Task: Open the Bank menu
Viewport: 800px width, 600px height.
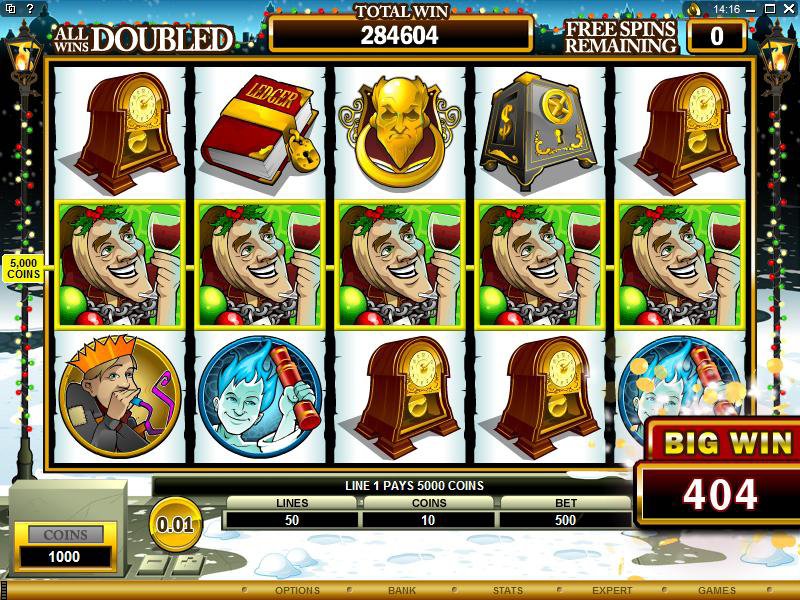Action: click(402, 590)
